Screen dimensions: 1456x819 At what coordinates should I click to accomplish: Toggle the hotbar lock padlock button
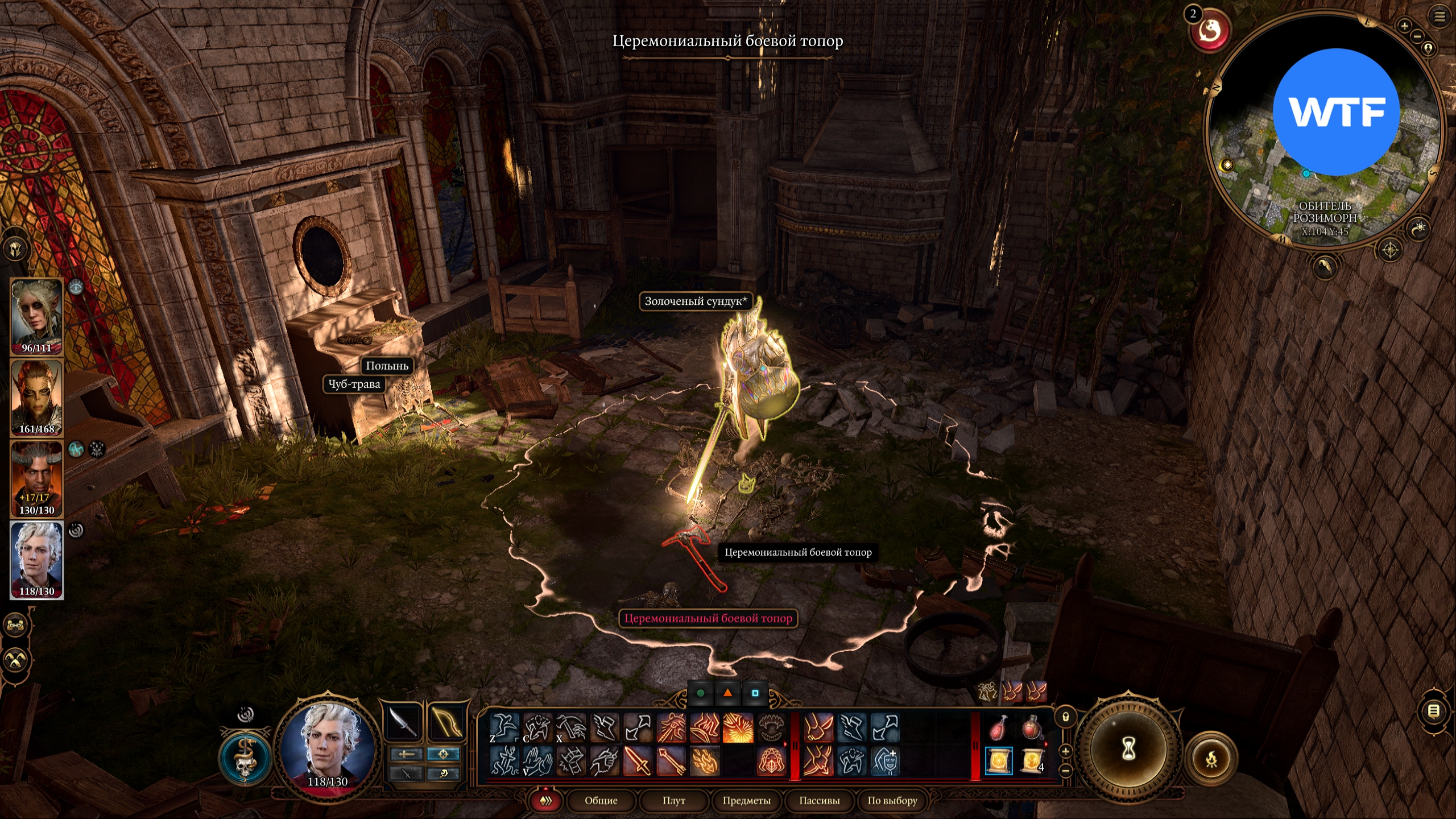click(x=1066, y=717)
